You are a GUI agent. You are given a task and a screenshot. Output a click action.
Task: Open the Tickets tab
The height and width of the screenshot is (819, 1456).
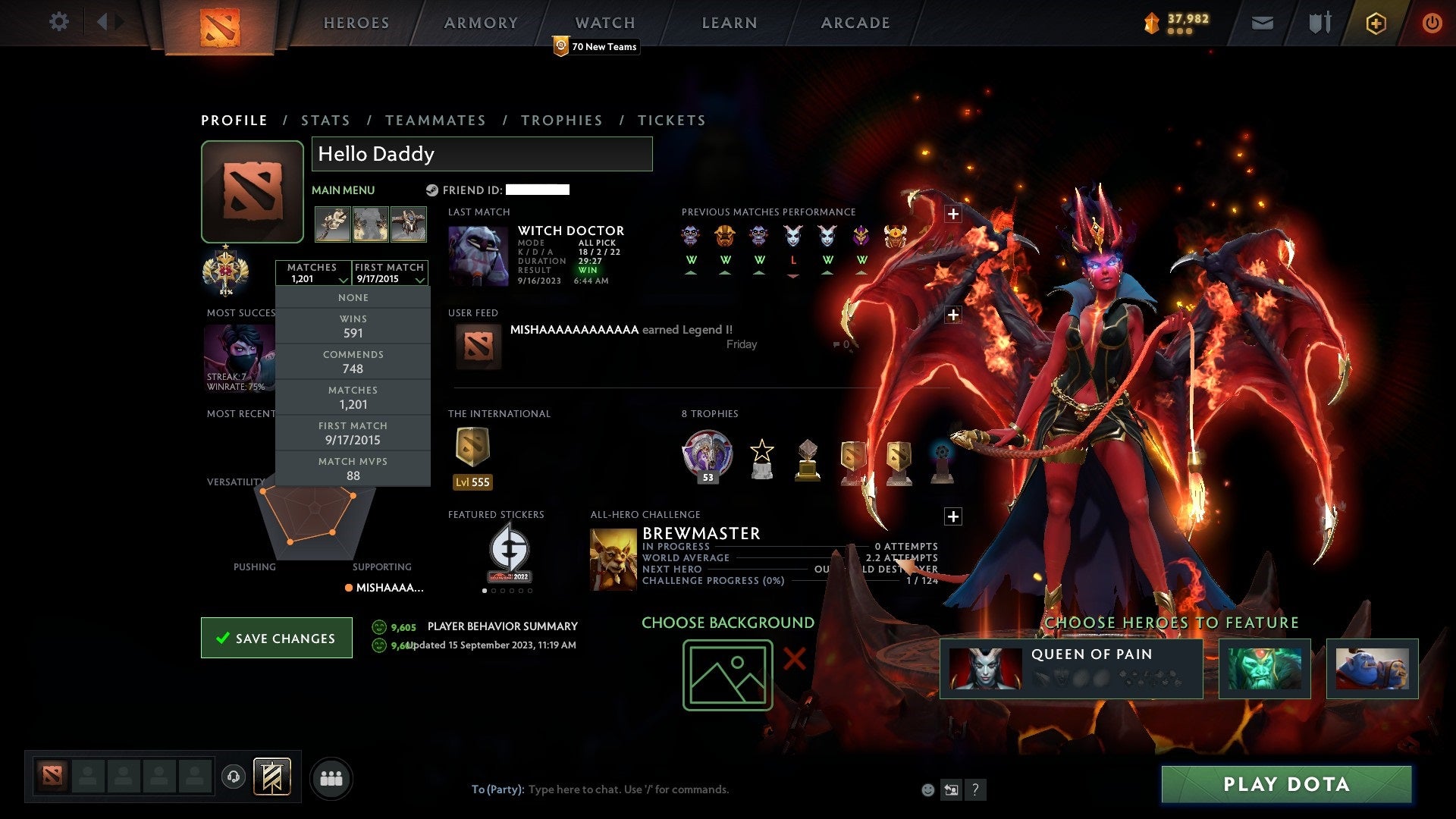coord(671,121)
